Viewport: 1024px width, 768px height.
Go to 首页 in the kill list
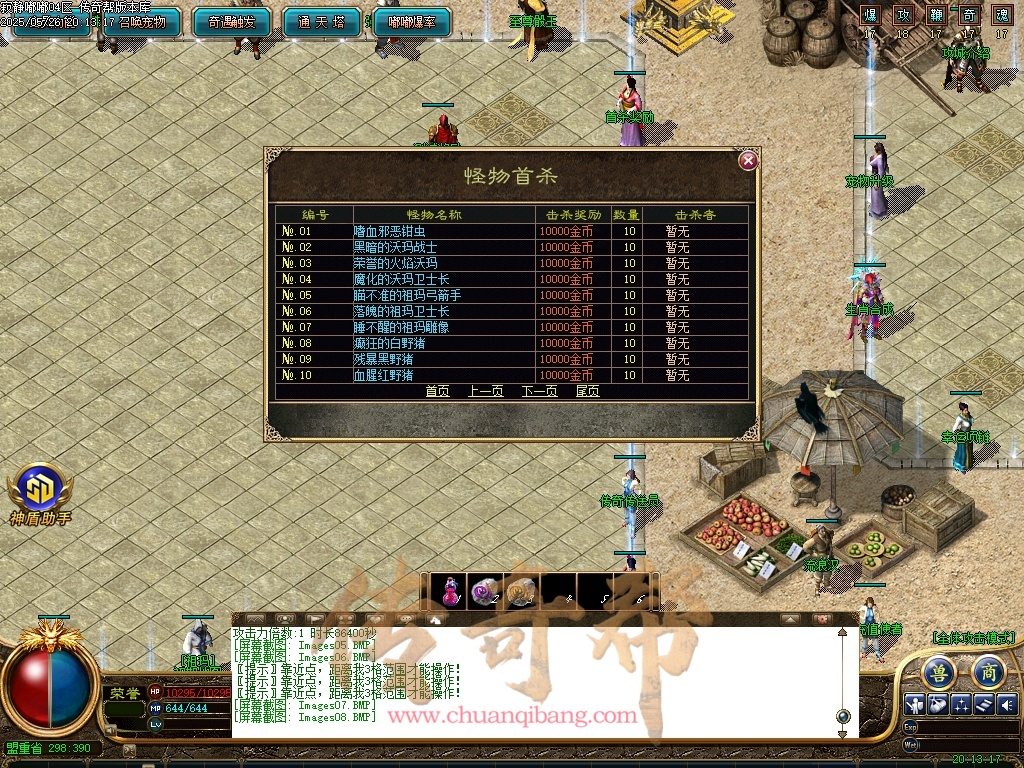(x=437, y=391)
